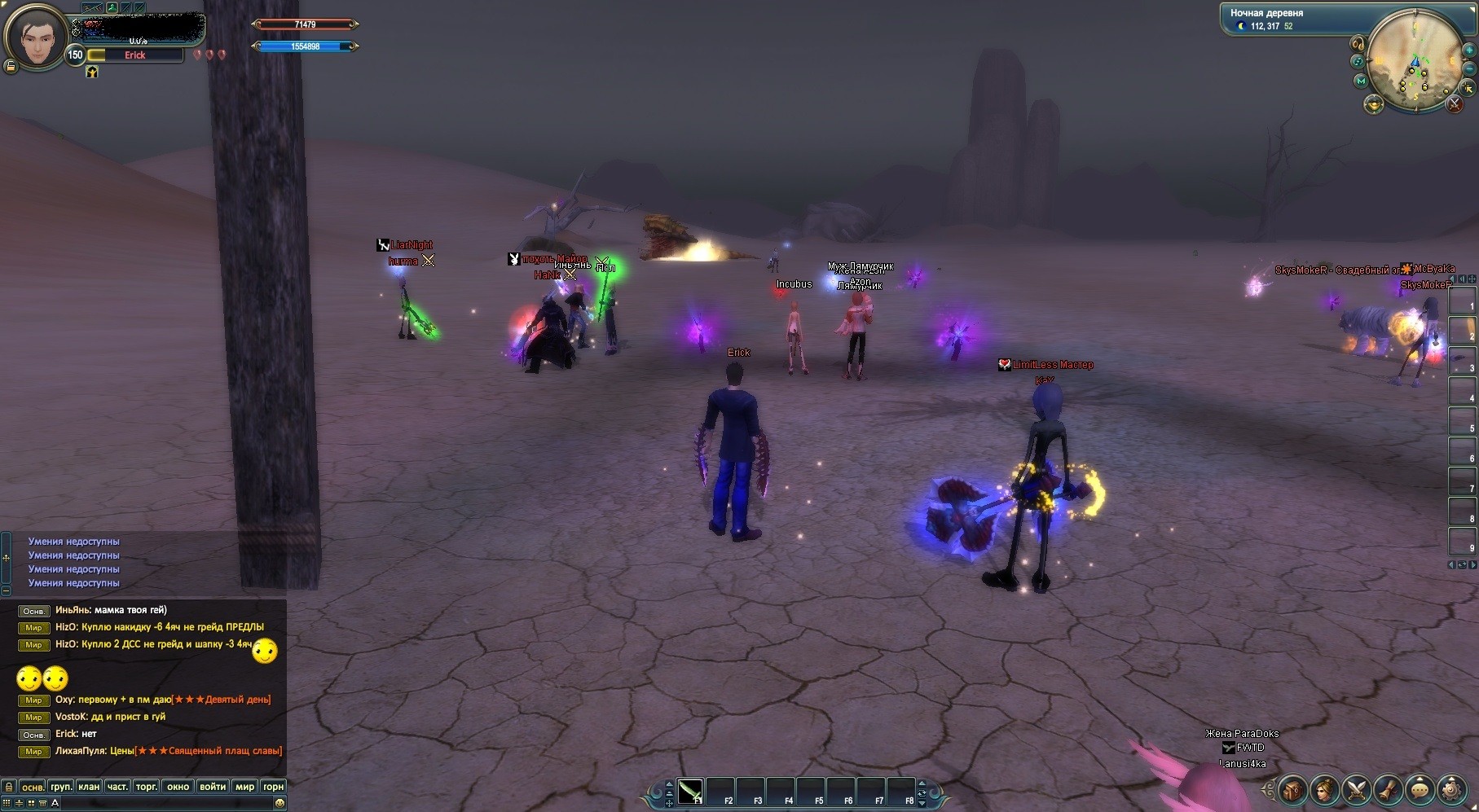Open the crossed swords skills icon
The image size is (1479, 812).
1357,789
